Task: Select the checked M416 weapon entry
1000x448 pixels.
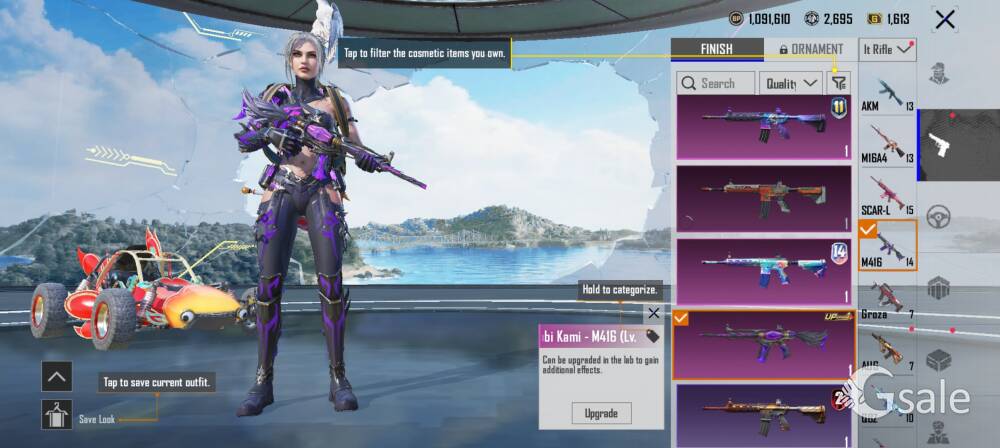Action: [887, 246]
